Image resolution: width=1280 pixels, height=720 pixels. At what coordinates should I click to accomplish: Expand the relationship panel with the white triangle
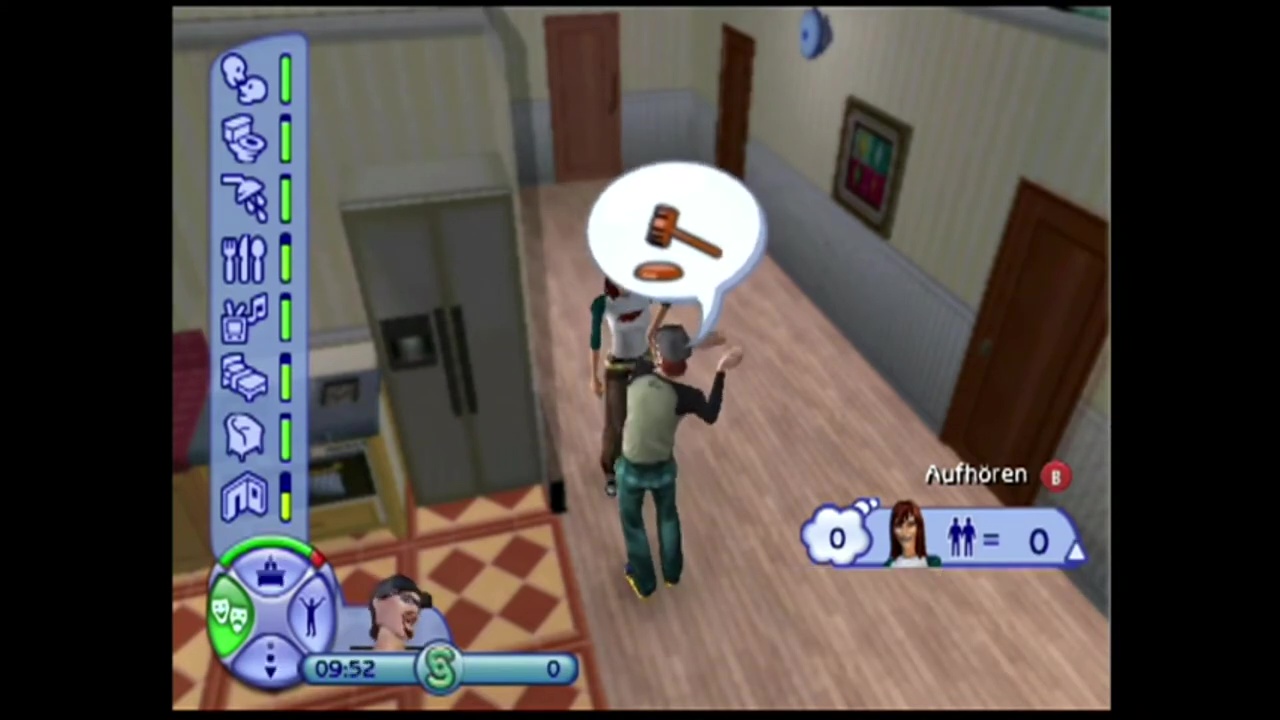(1075, 551)
